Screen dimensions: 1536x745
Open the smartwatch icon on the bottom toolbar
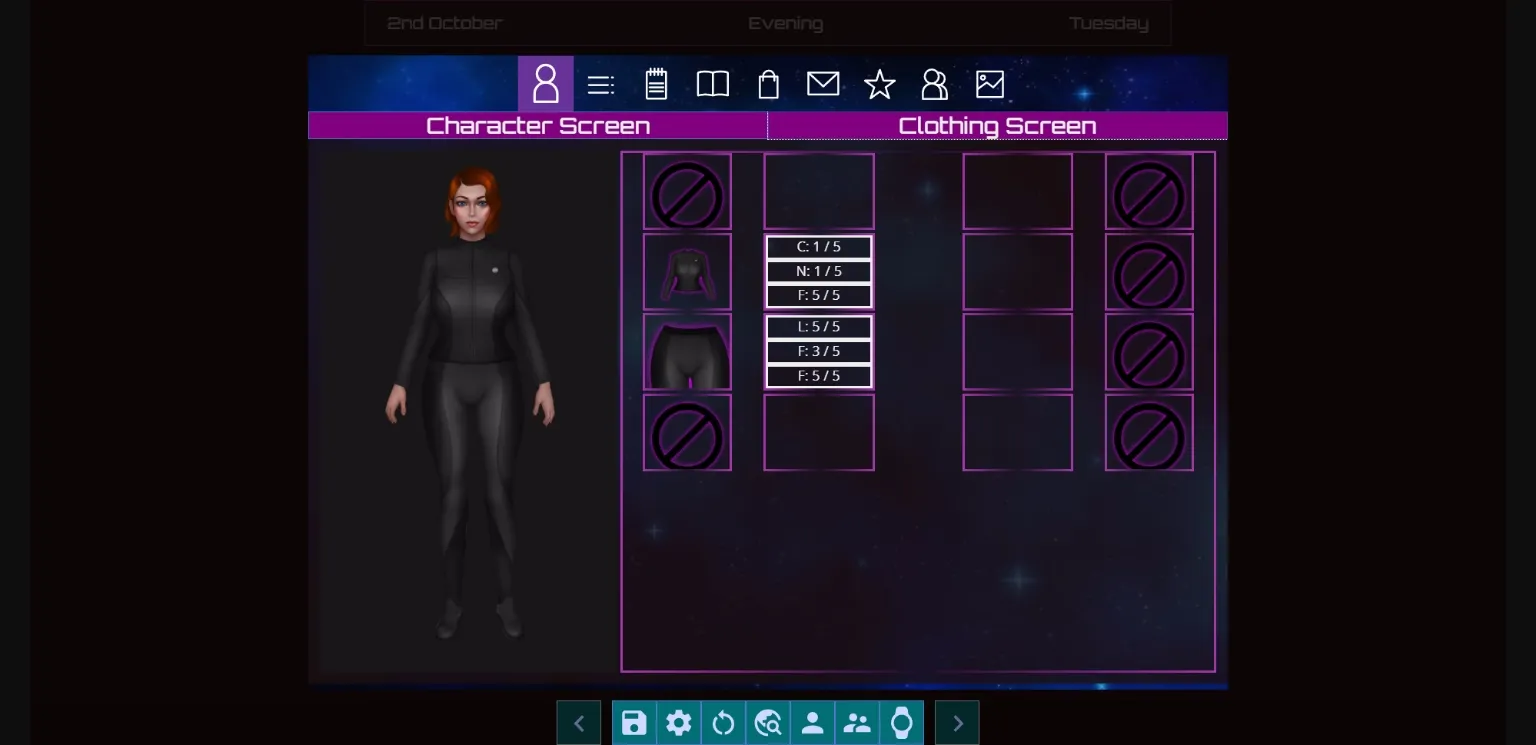(901, 722)
